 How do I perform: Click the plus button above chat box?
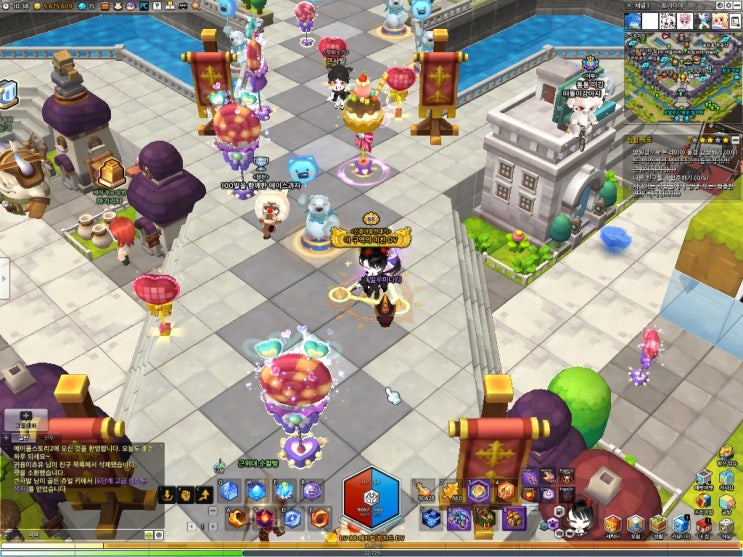click(26, 414)
